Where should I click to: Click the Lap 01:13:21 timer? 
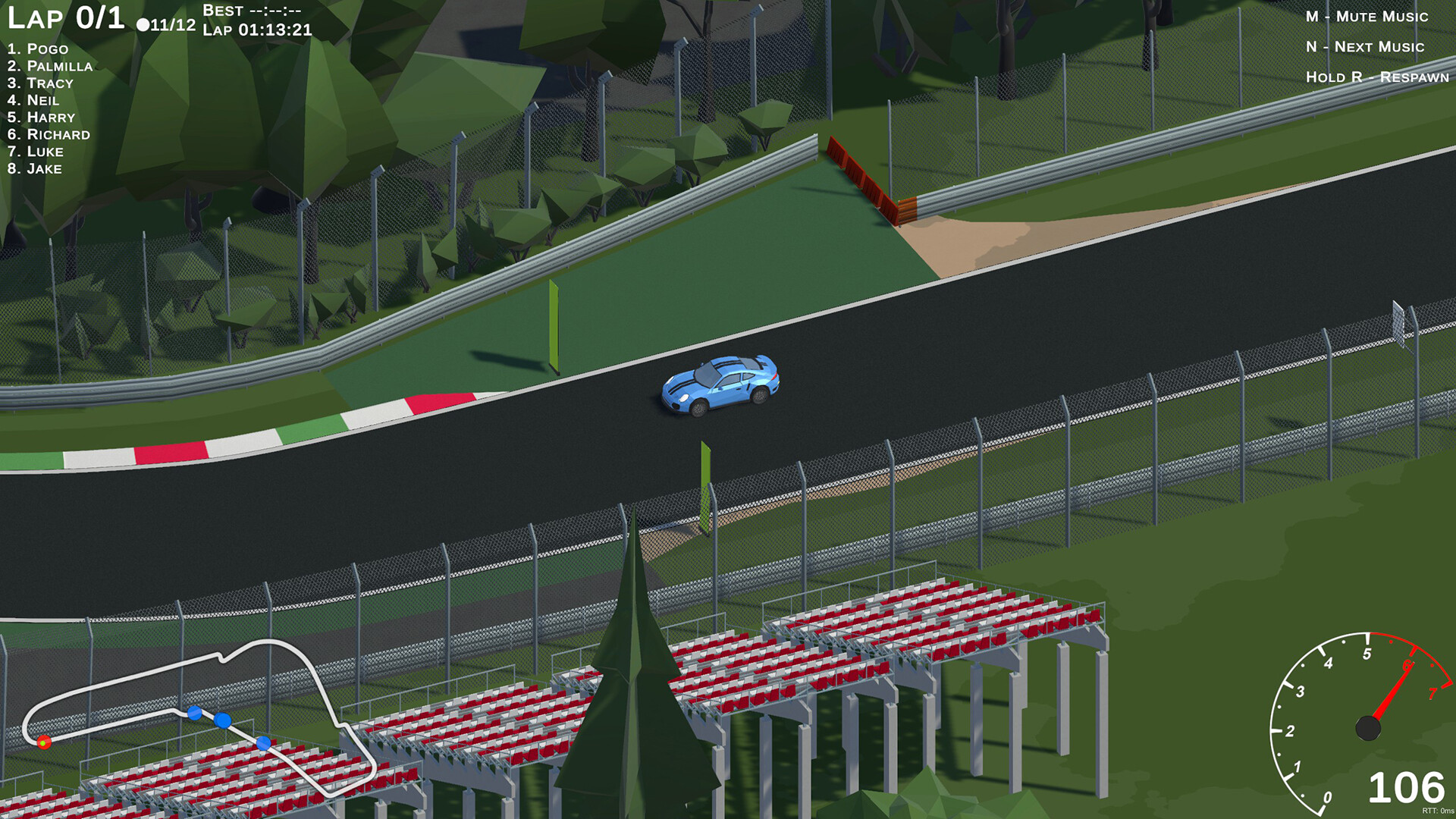coord(258,33)
